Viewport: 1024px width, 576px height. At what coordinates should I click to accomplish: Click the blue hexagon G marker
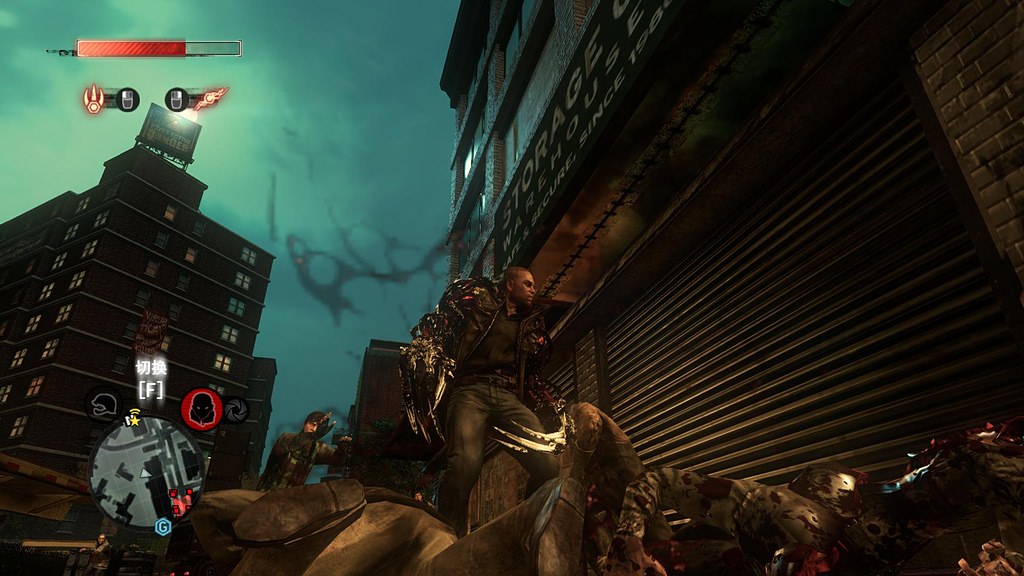pos(162,525)
